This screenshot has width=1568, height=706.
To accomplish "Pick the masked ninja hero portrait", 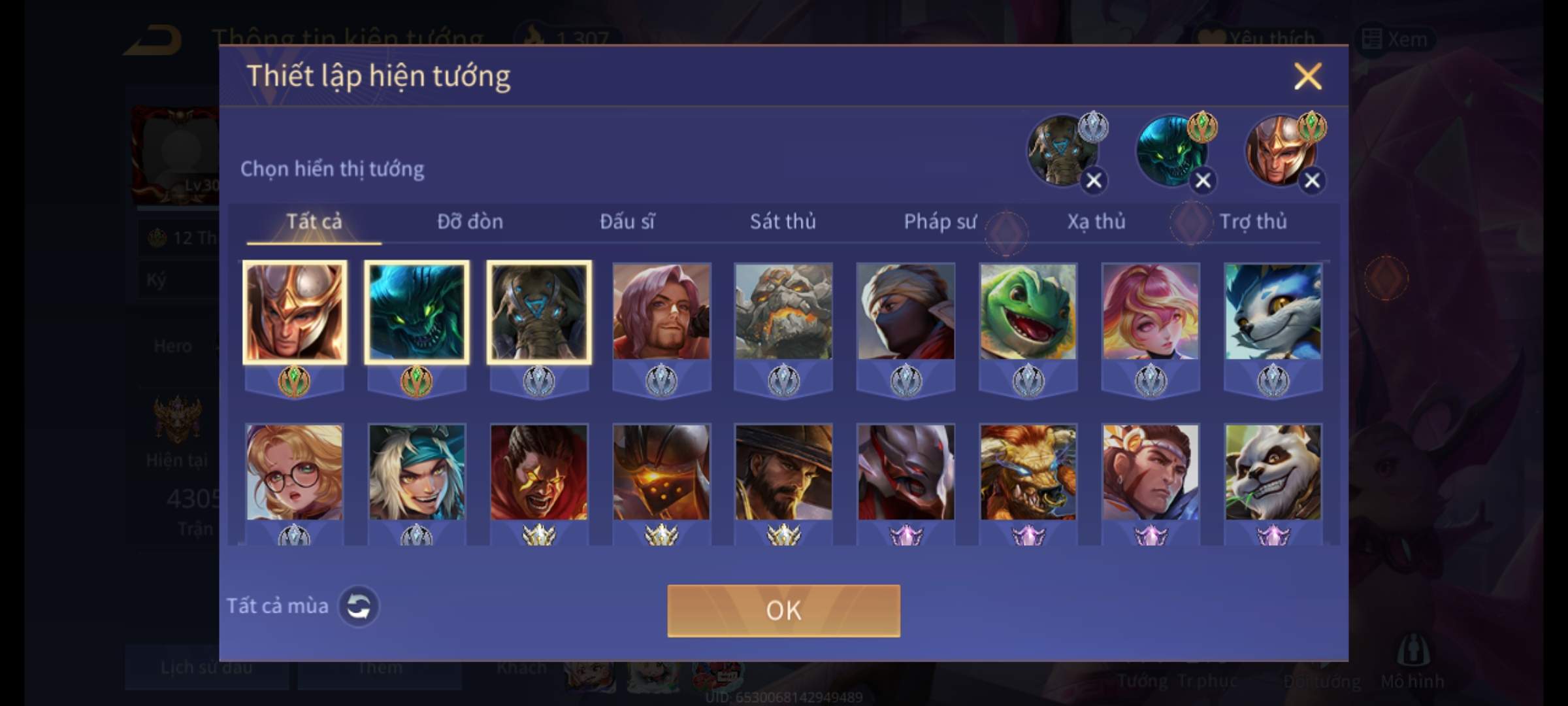I will 906,312.
